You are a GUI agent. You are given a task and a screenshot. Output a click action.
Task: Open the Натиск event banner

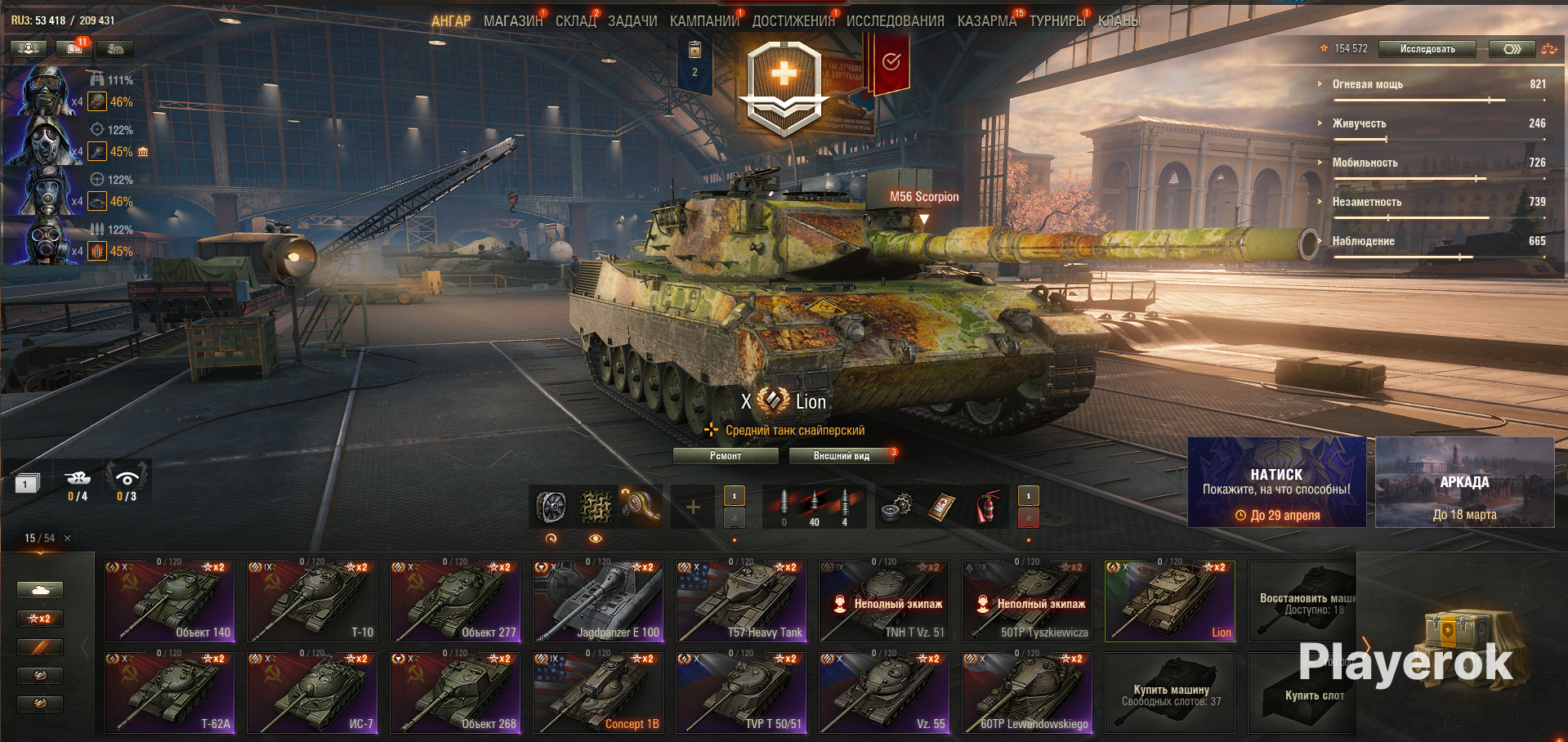click(x=1276, y=482)
